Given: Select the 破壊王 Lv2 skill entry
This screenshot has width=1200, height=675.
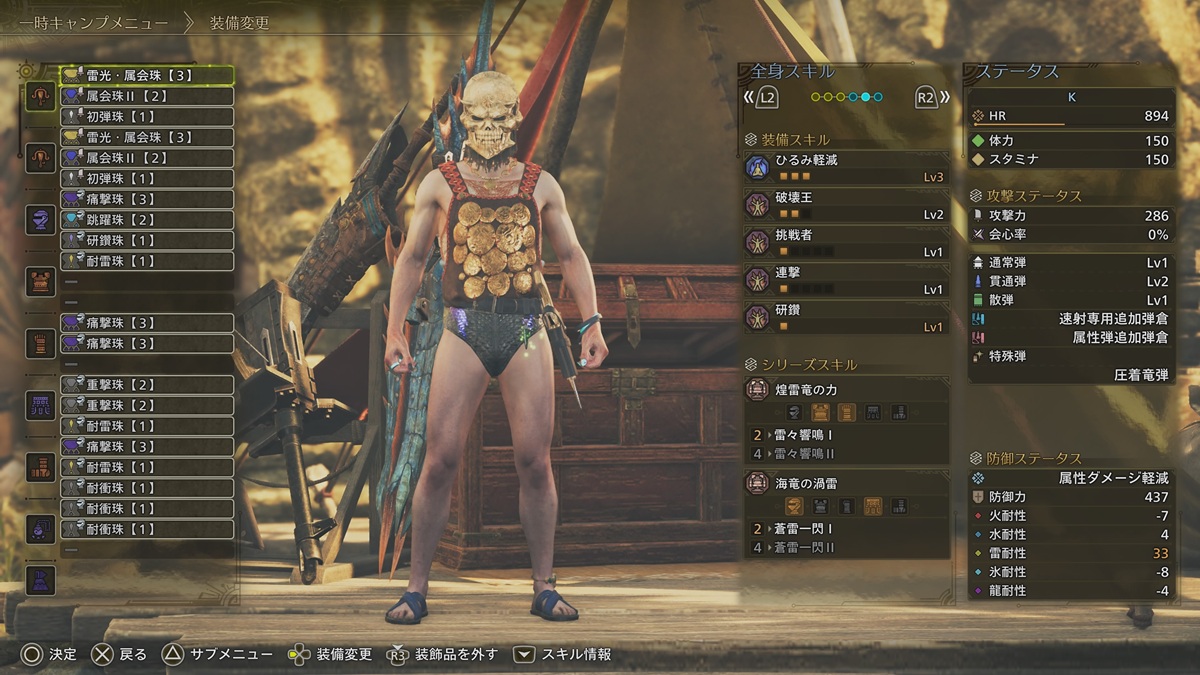Looking at the screenshot, I should [846, 205].
